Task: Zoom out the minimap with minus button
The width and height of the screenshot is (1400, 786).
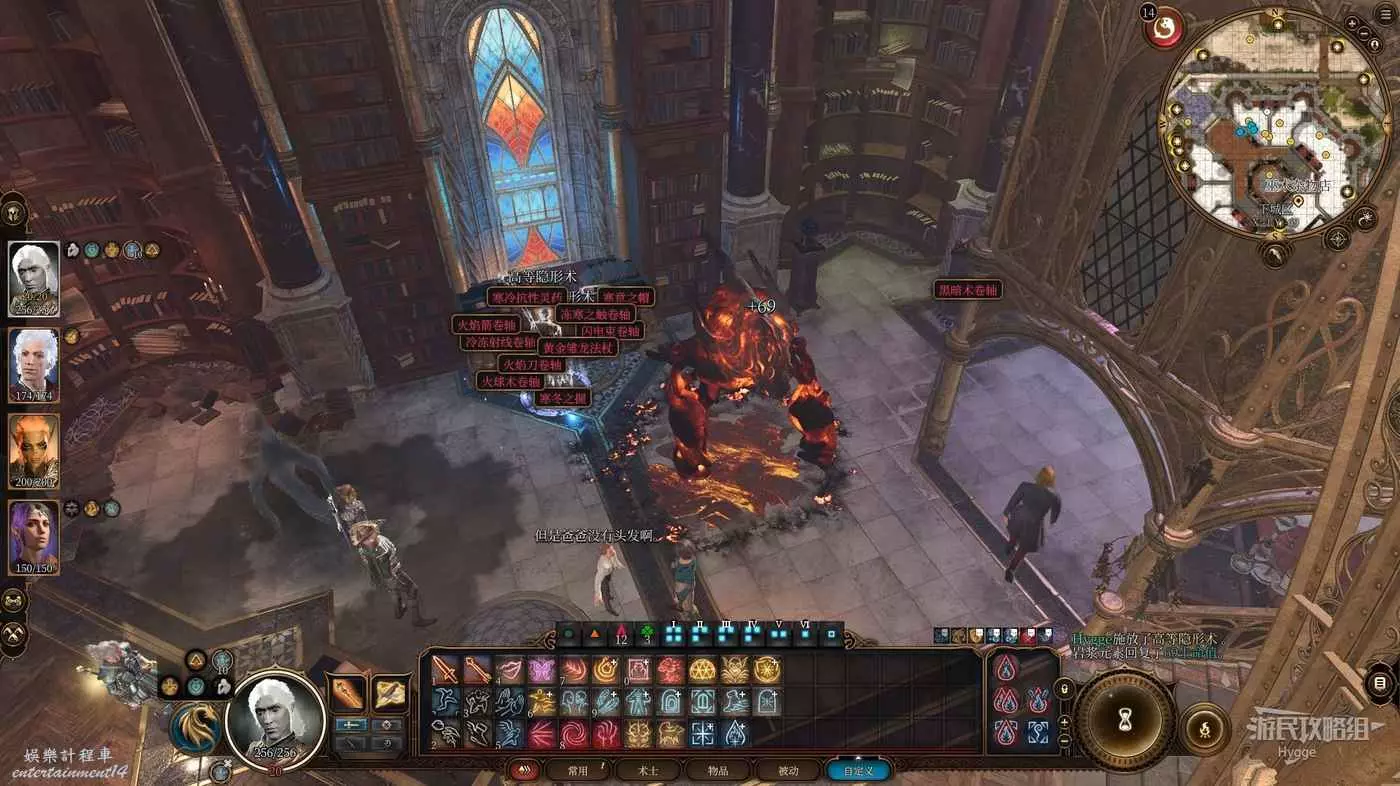Action: click(x=1367, y=34)
